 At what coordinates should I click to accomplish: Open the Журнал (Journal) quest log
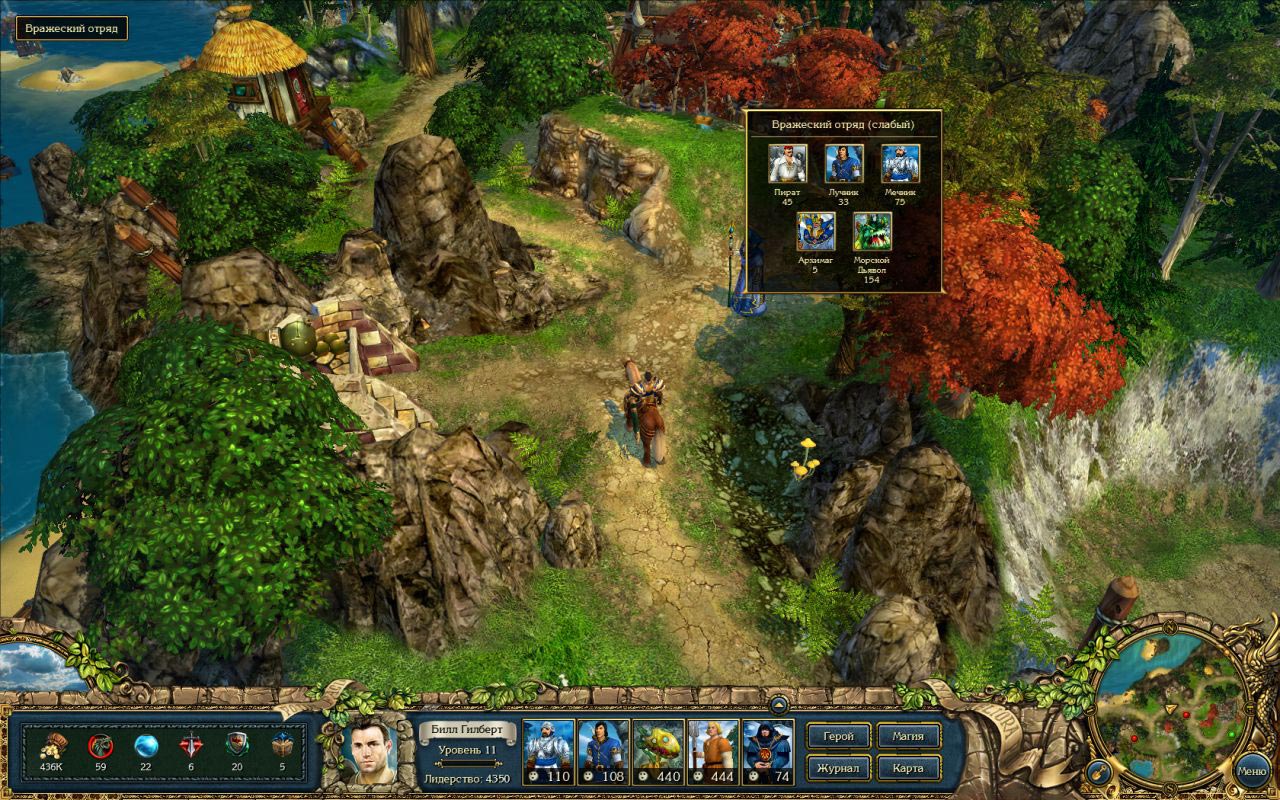[x=838, y=769]
